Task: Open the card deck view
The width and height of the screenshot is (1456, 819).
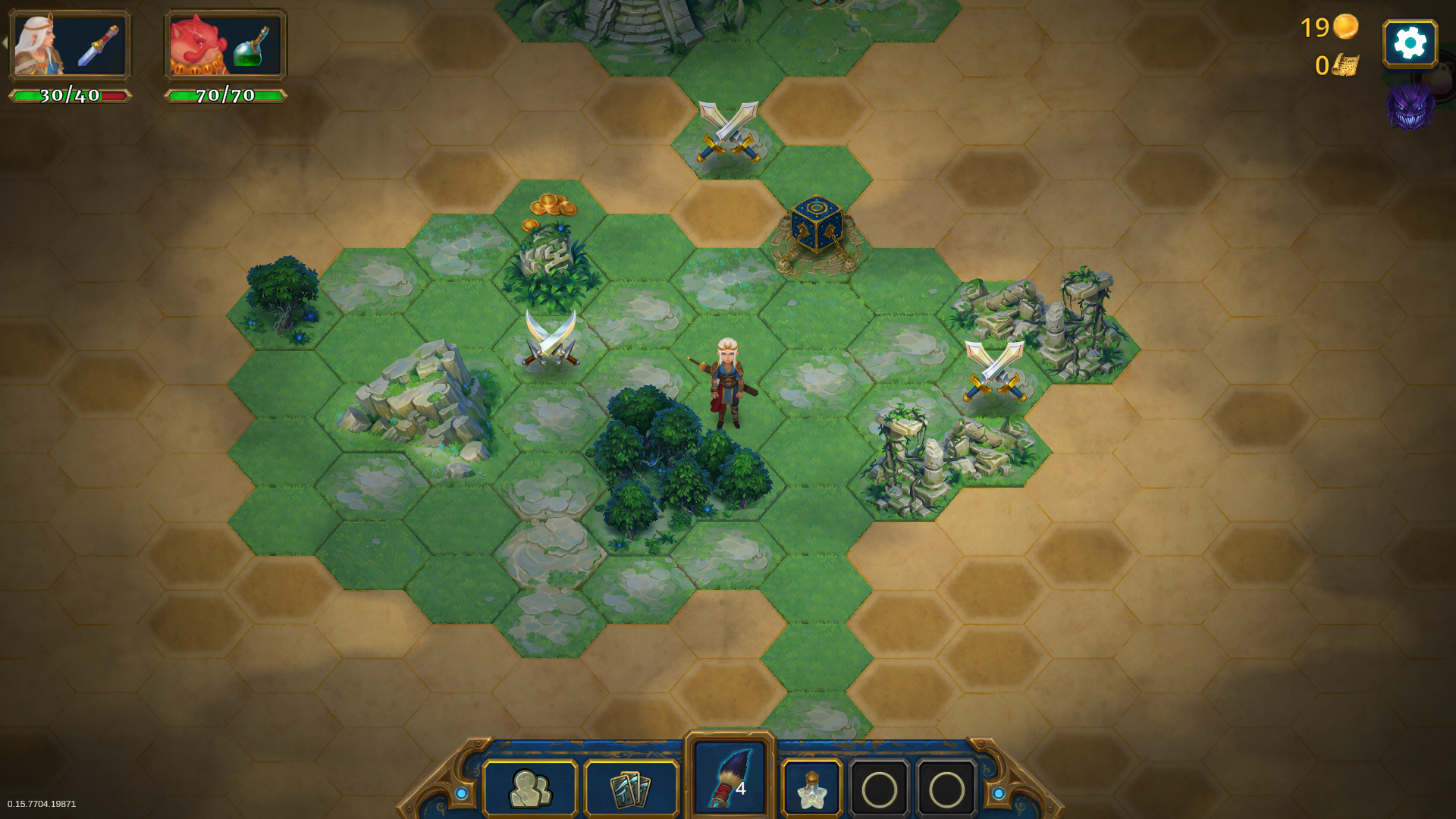Action: 631,789
